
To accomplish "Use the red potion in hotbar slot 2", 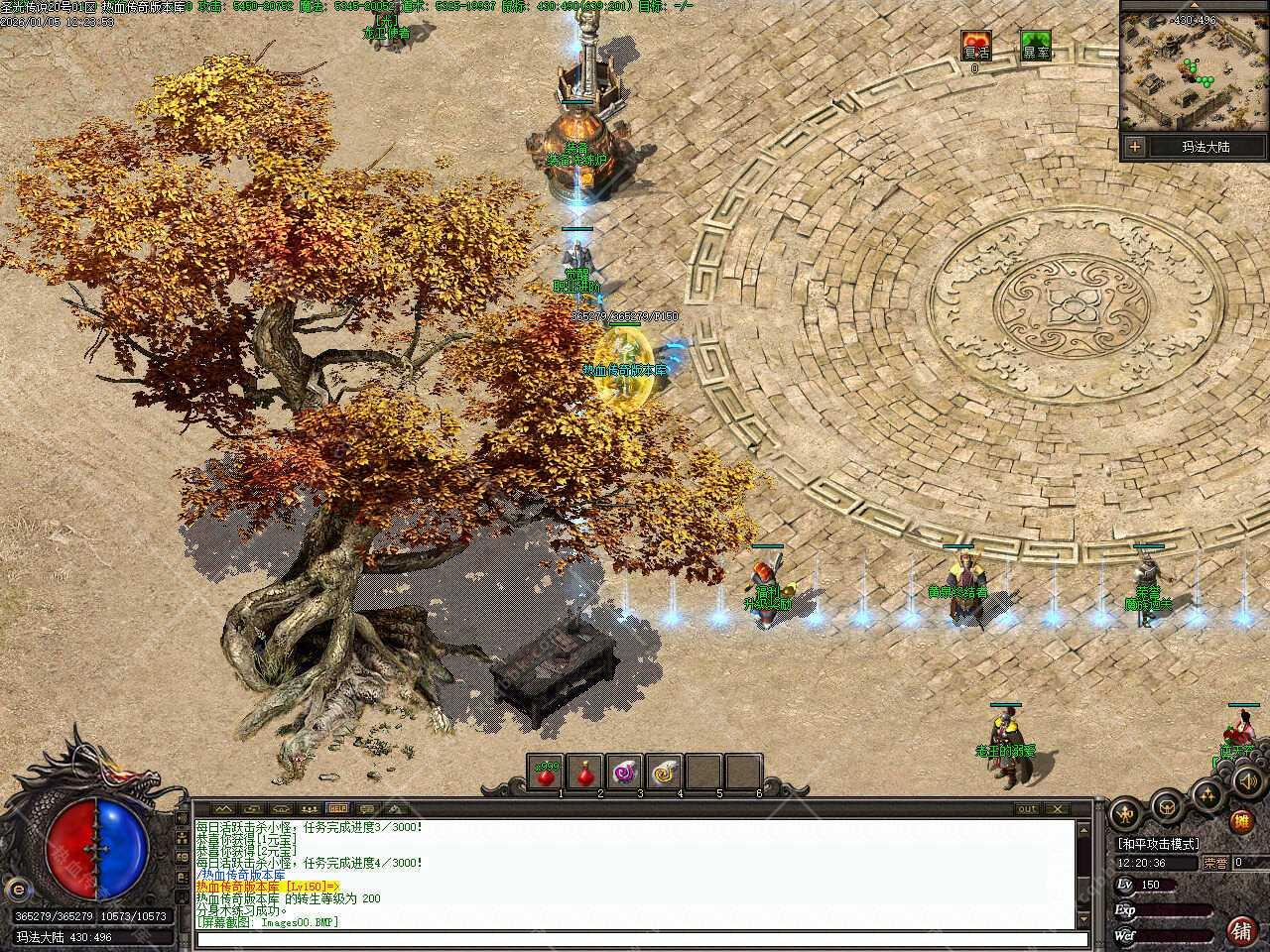I will [x=585, y=772].
